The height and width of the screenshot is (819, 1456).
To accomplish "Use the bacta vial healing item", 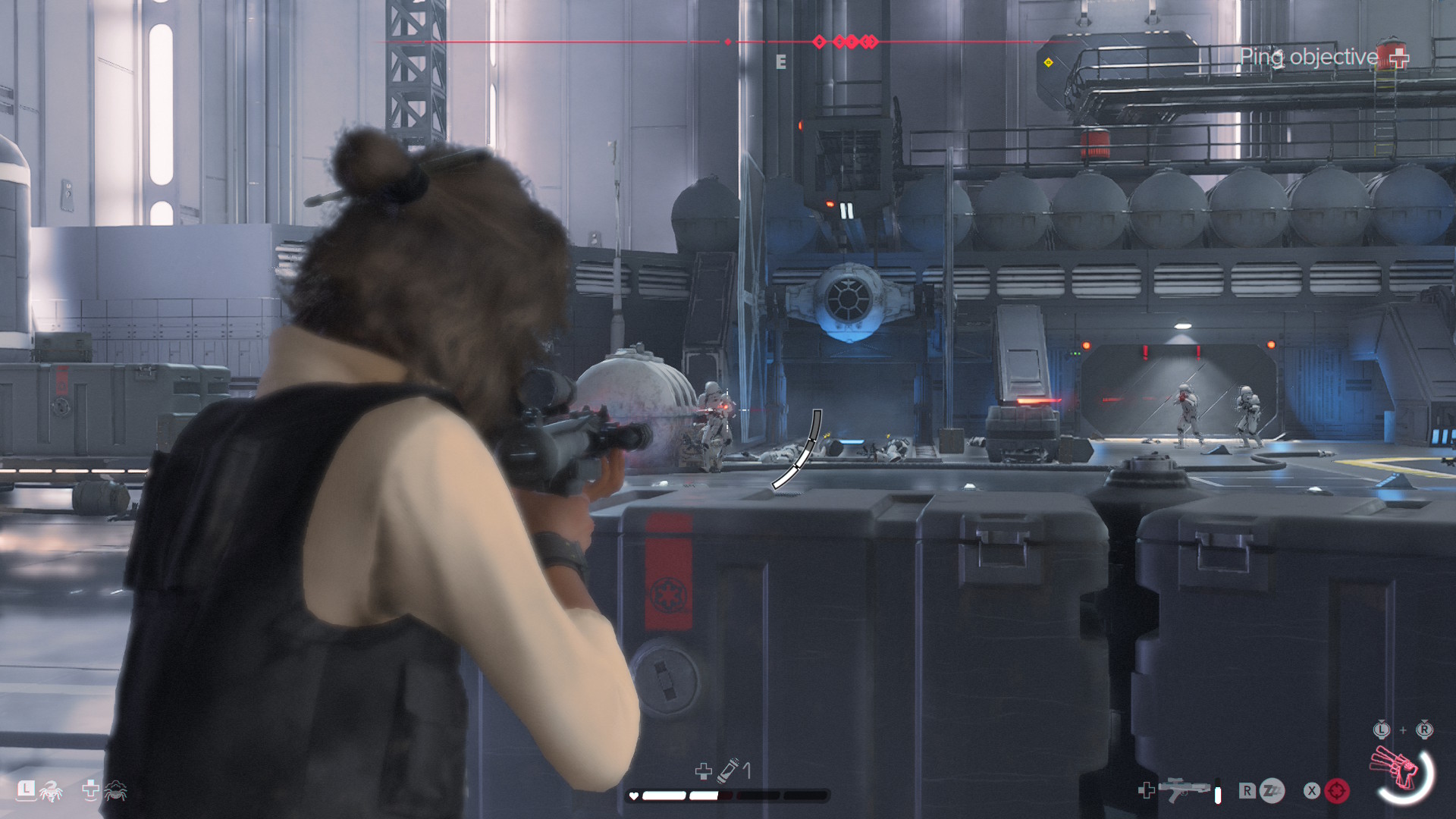I will pyautogui.click(x=729, y=770).
